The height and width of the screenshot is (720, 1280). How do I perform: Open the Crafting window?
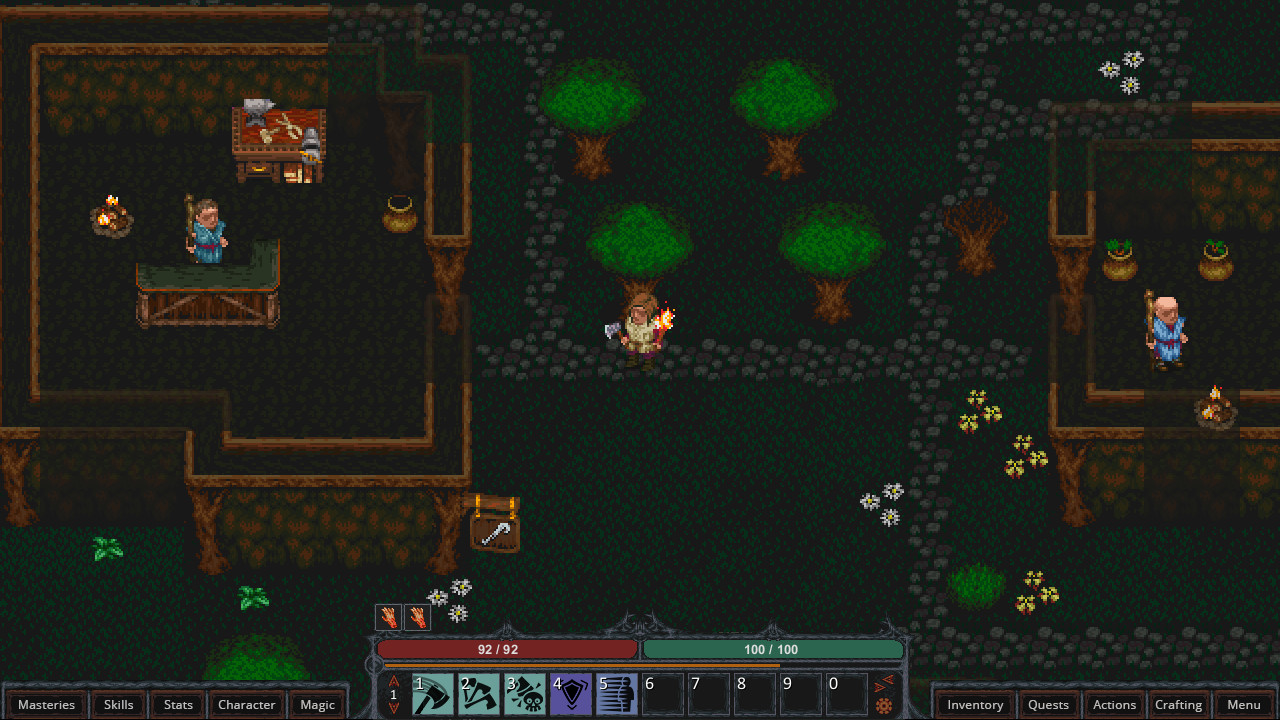pyautogui.click(x=1178, y=704)
